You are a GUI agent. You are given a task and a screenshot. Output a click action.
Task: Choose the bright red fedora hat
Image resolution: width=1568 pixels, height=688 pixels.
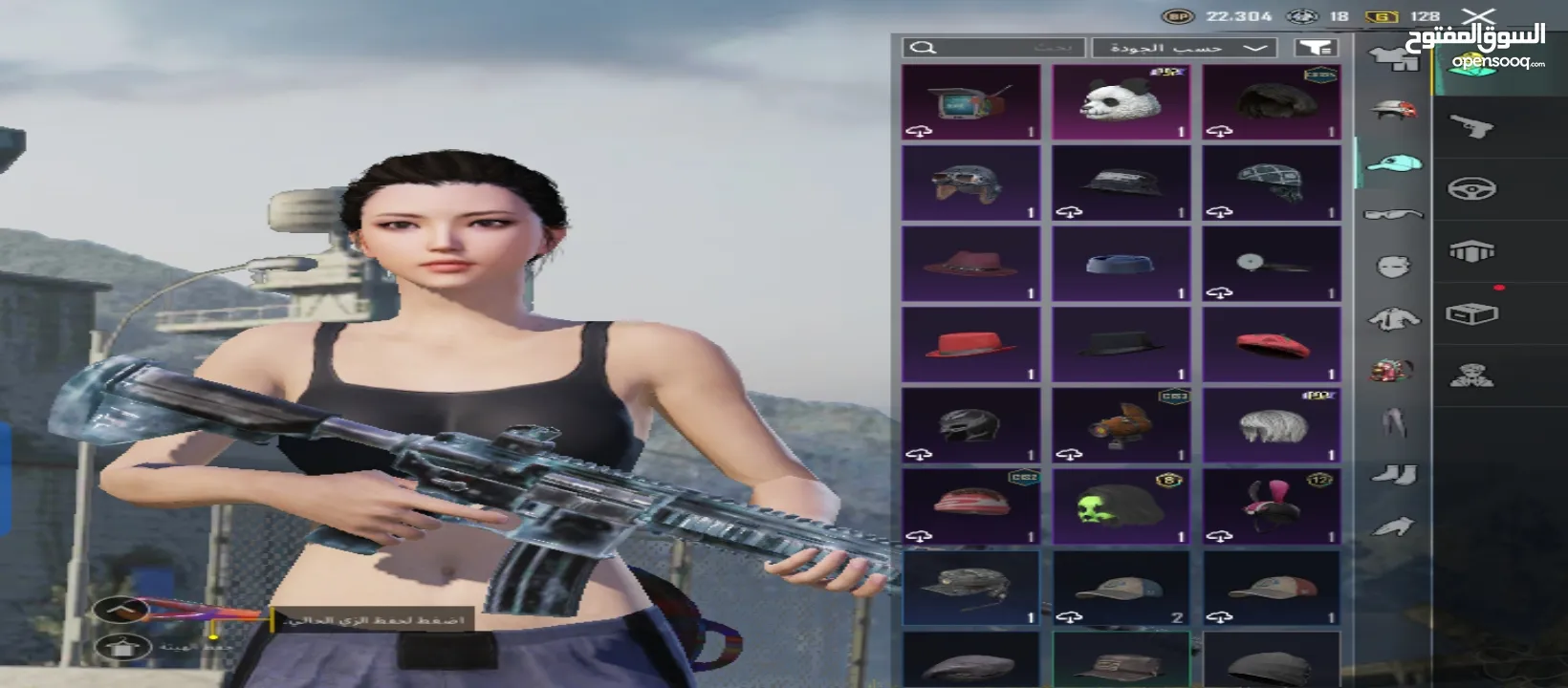[x=970, y=344]
